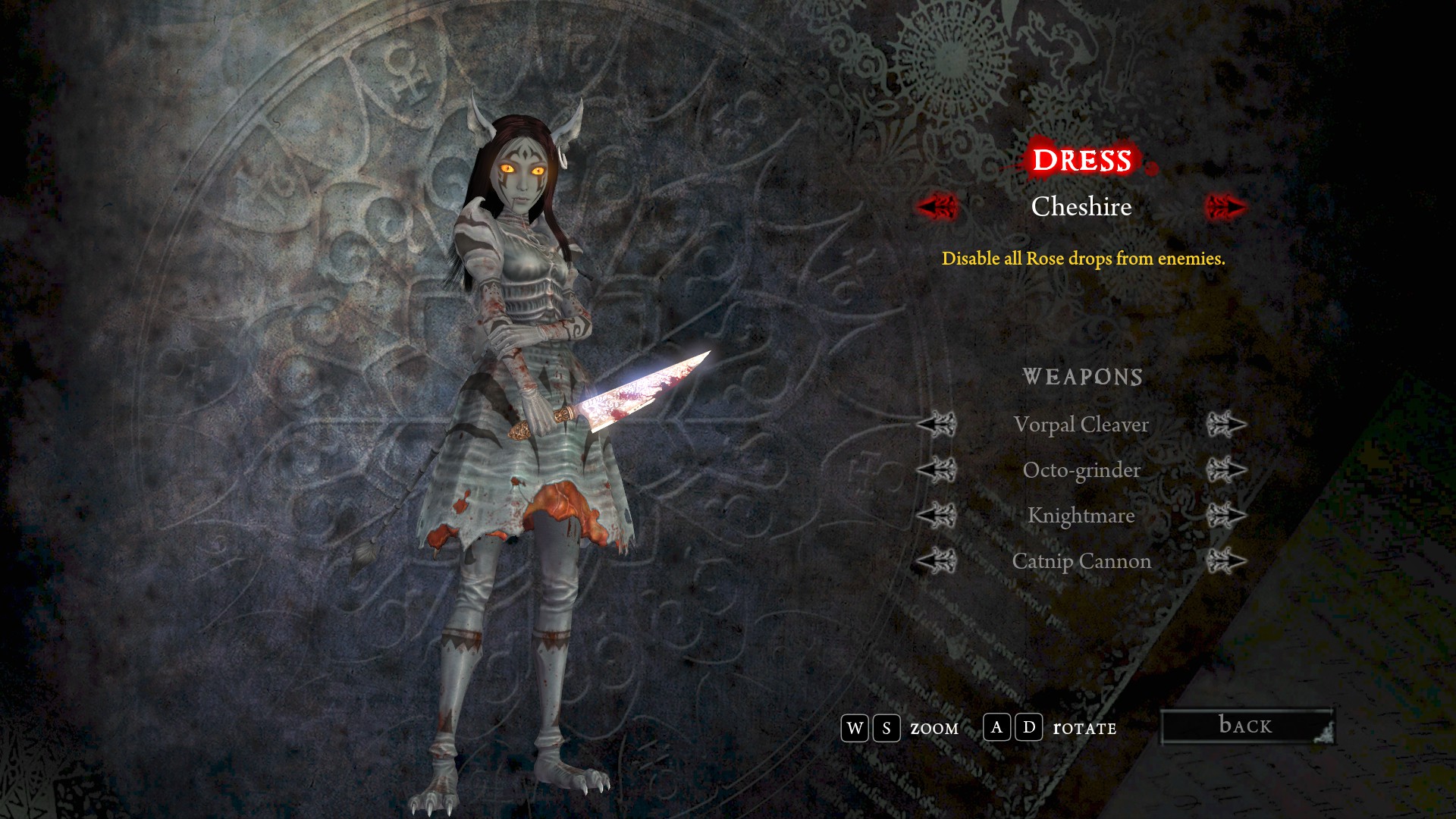Select the Octo-grinder weapon entry

click(1081, 470)
